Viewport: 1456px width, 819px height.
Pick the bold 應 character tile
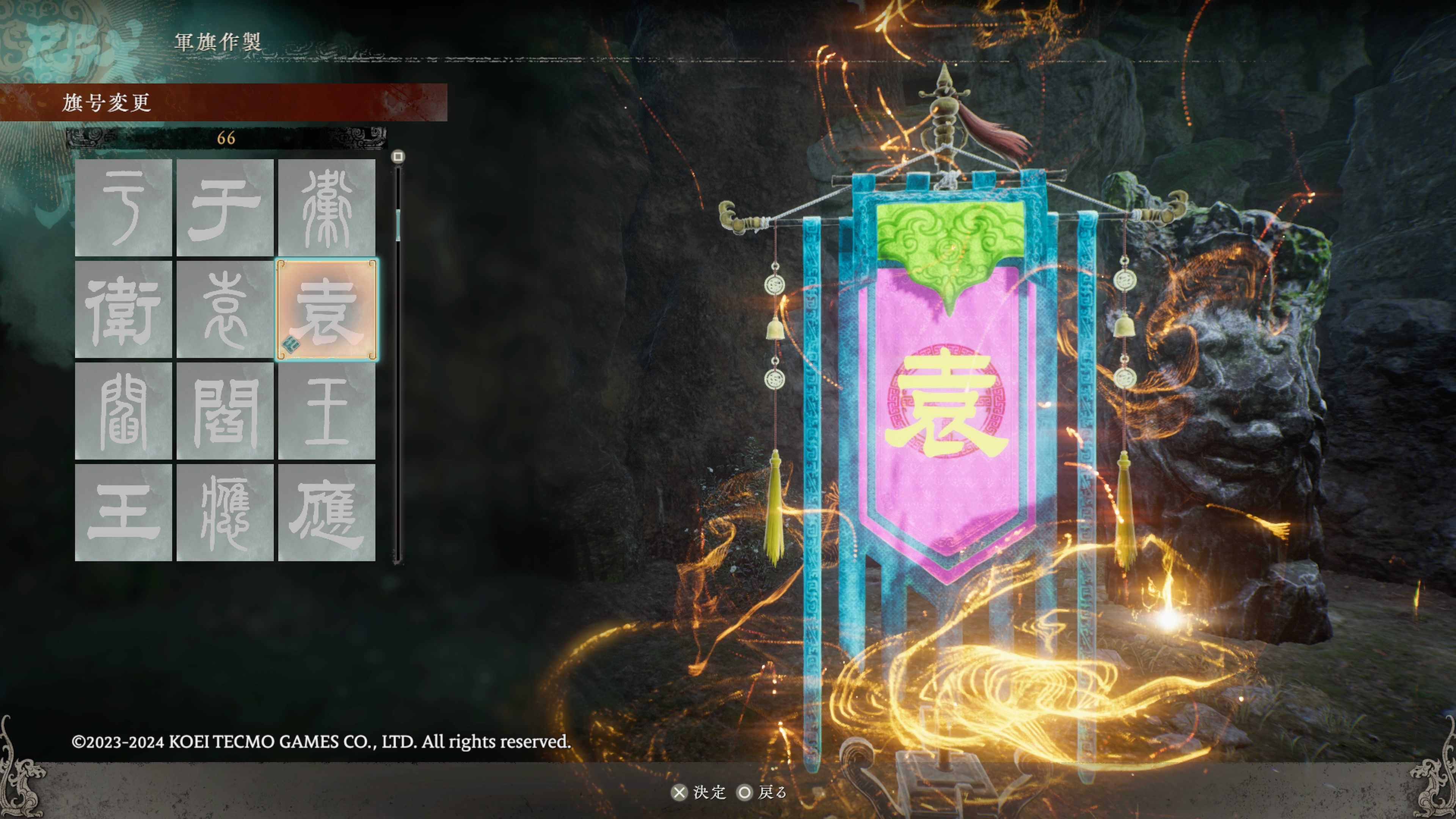327,513
